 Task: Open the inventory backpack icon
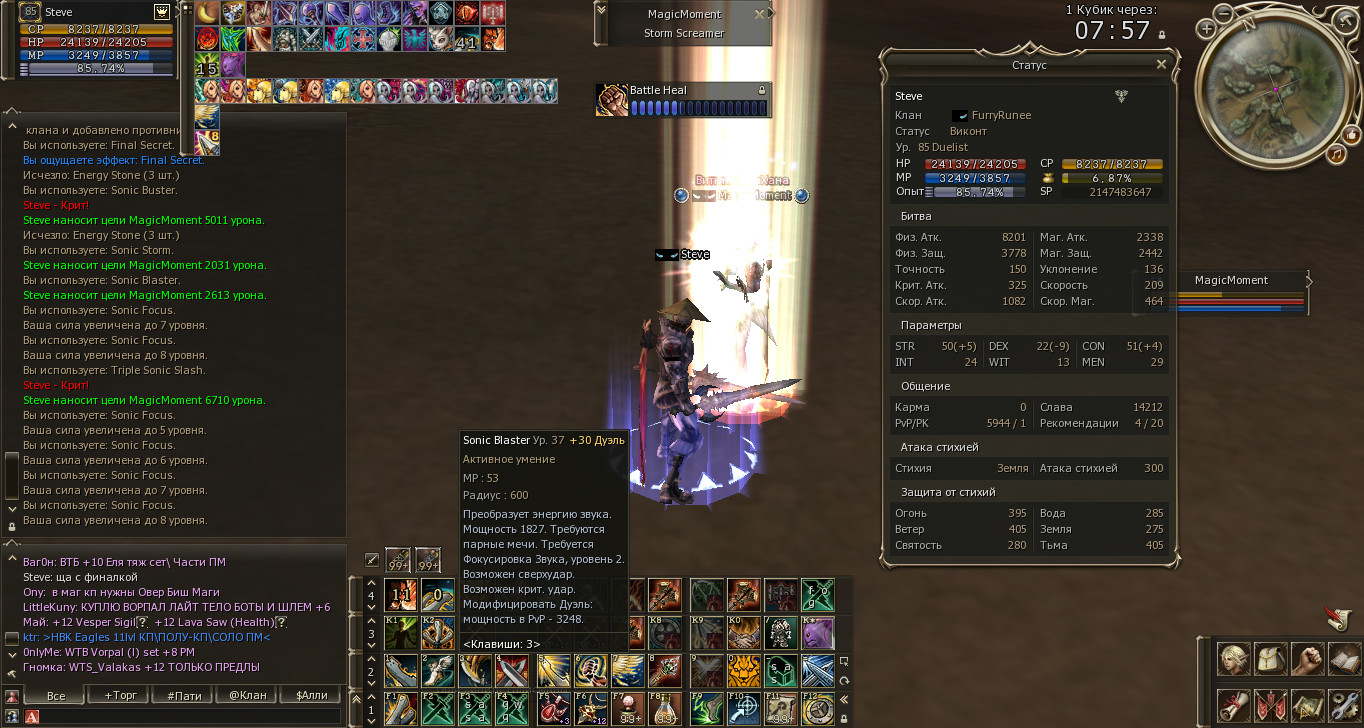[1270, 660]
